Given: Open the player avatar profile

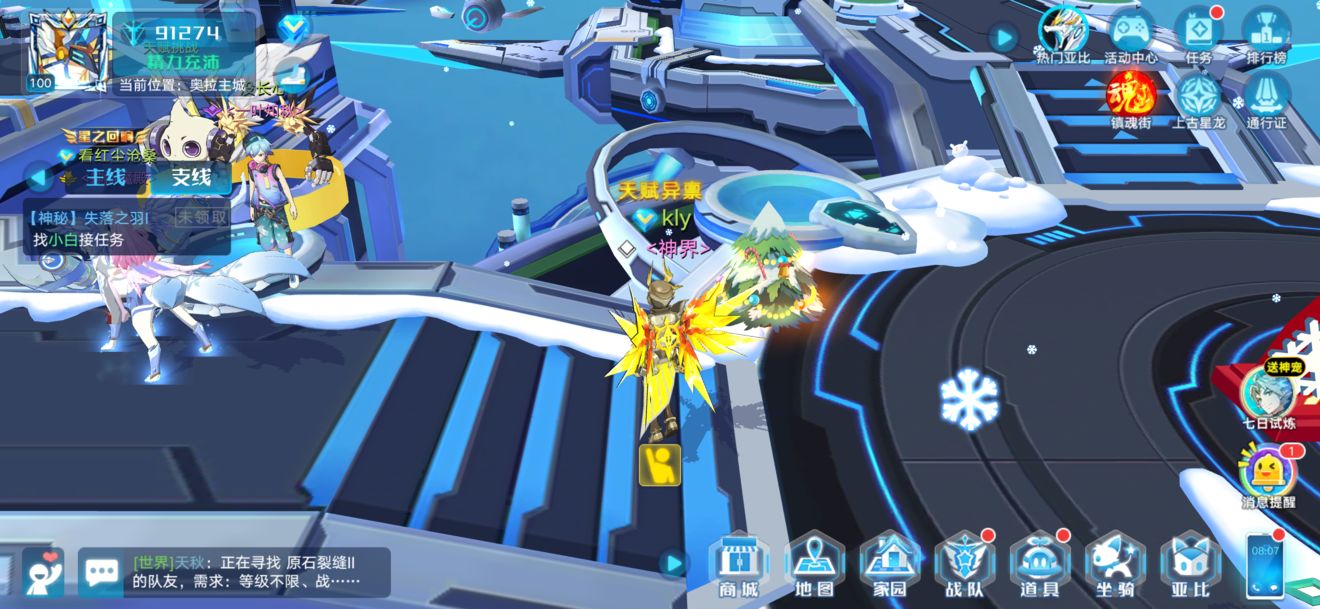Looking at the screenshot, I should coord(68,48).
